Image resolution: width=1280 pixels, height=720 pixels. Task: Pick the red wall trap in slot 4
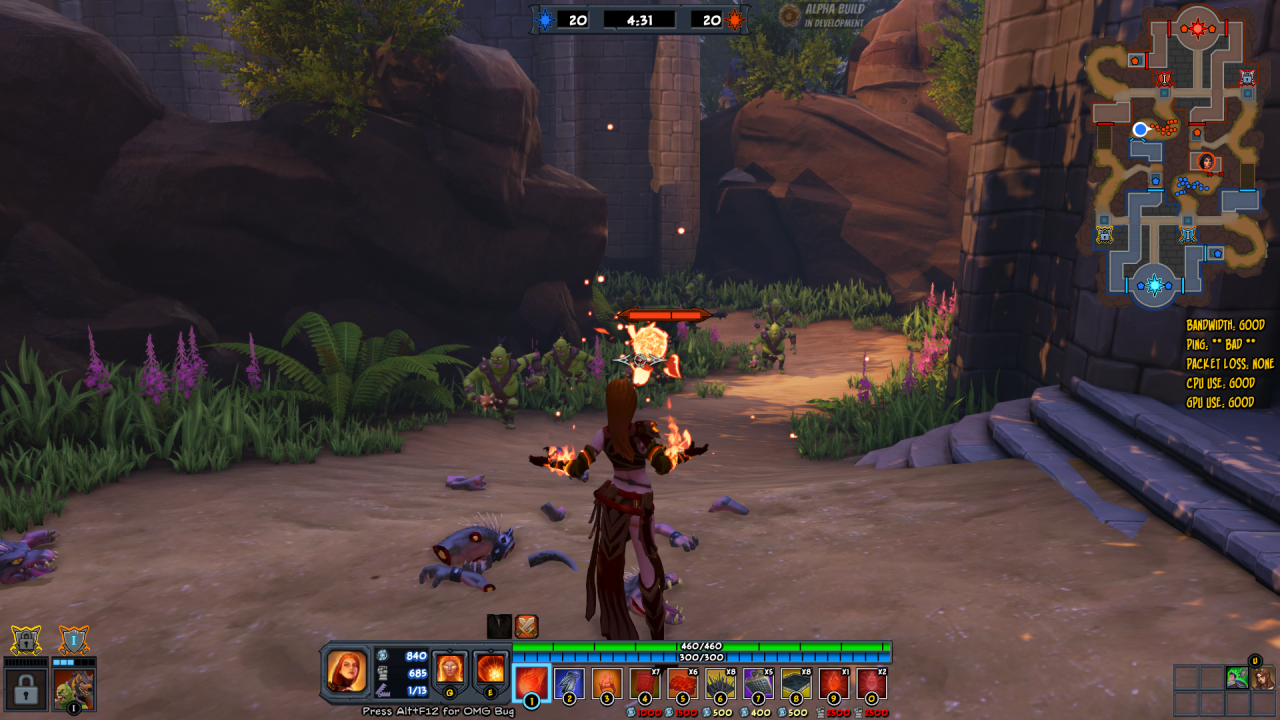click(645, 683)
